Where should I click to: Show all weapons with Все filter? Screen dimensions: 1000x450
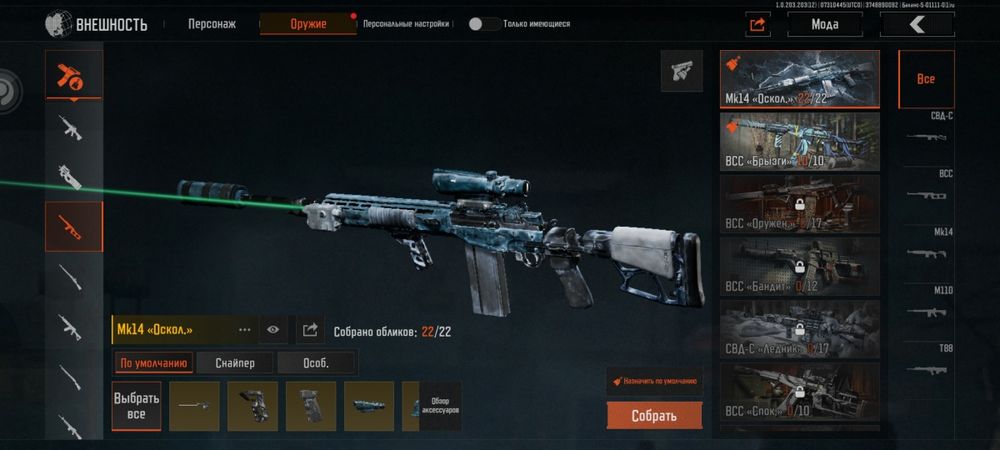tap(926, 79)
